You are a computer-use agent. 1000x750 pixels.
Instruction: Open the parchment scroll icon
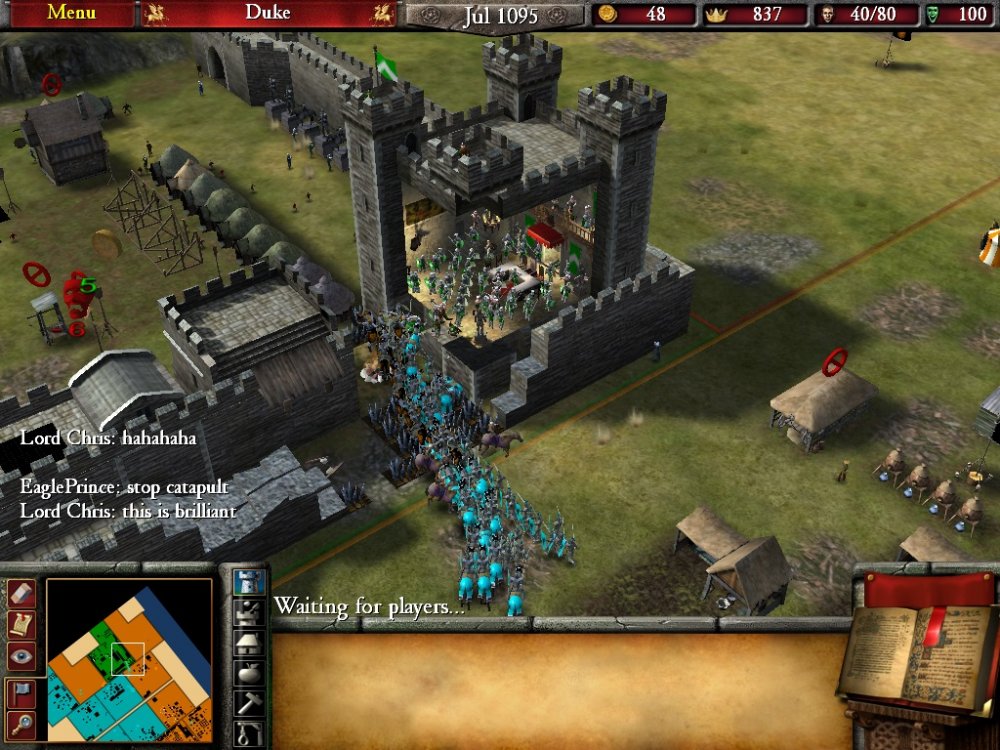pyautogui.click(x=22, y=623)
